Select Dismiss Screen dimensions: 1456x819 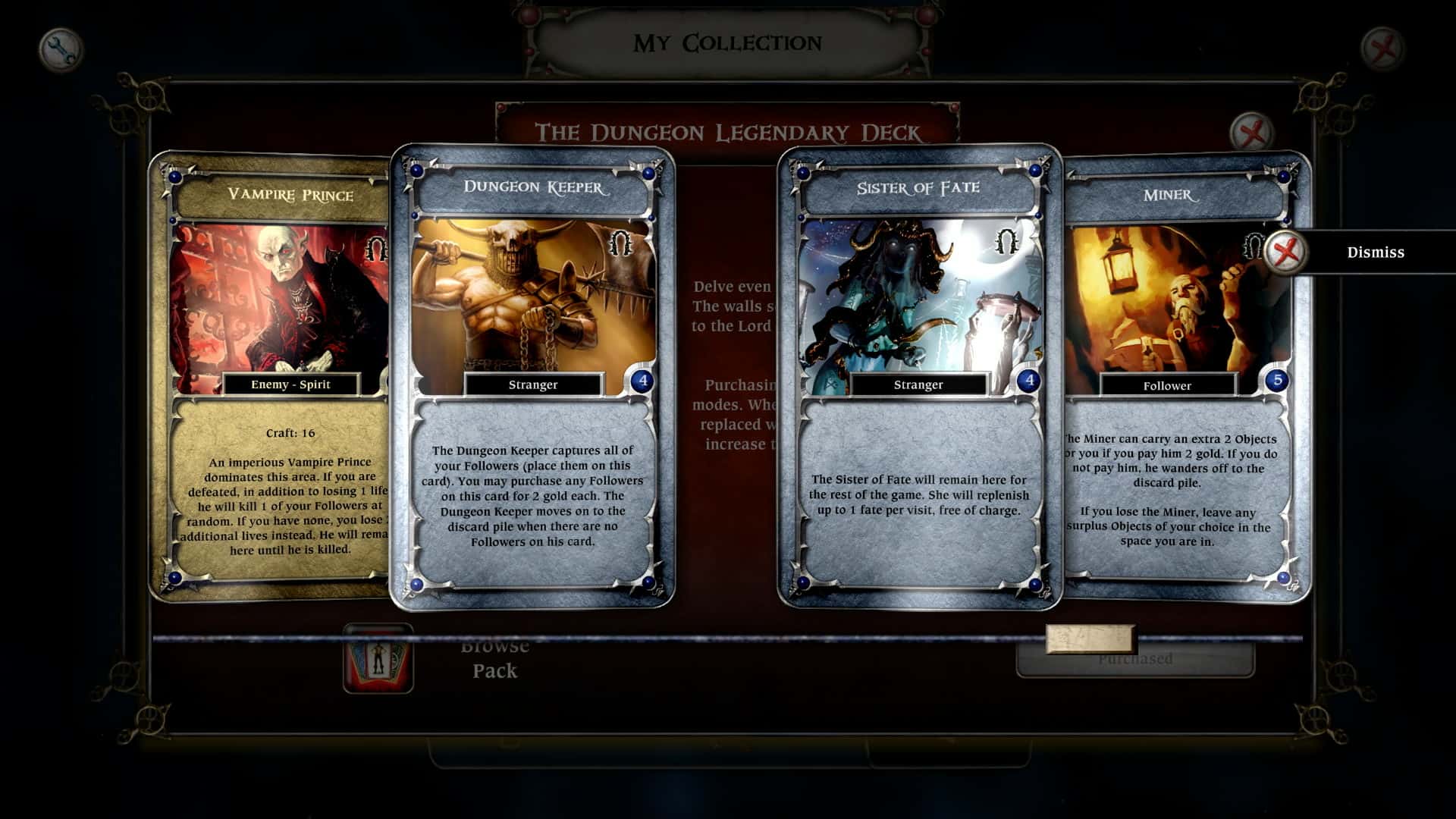(1376, 252)
